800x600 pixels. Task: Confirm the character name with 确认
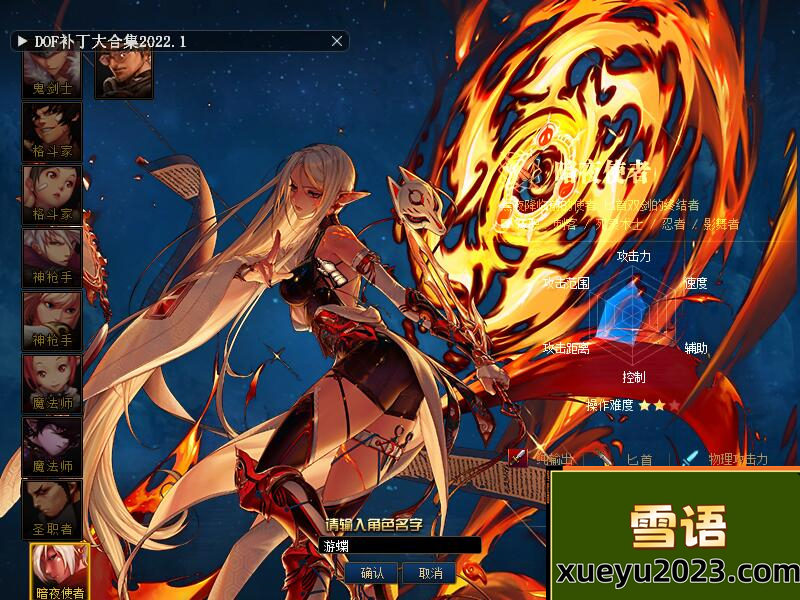(372, 573)
